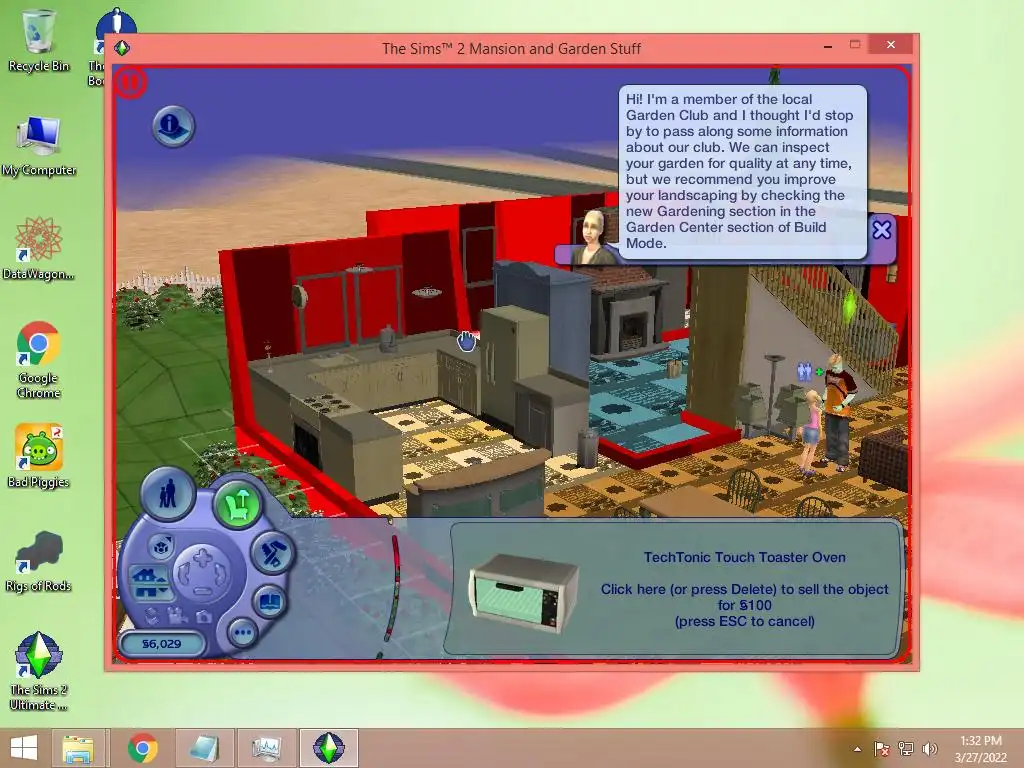Start video capture with camcorder icon
This screenshot has width=1024, height=768.
[x=178, y=614]
